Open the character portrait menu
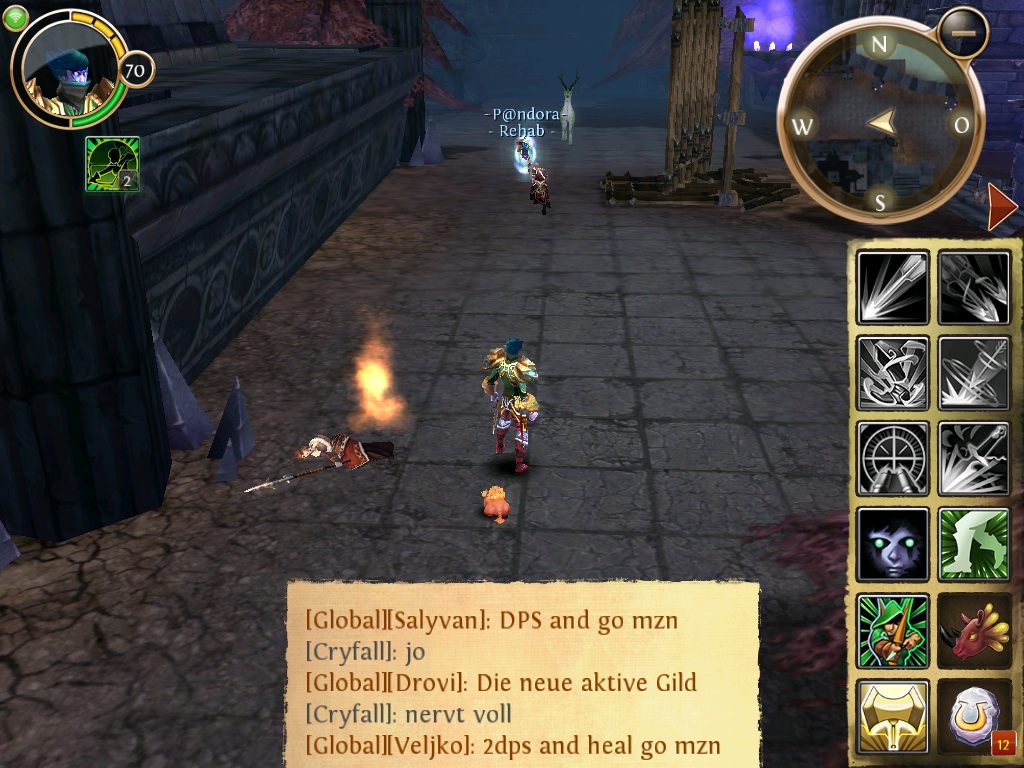This screenshot has height=768, width=1024. [70, 70]
